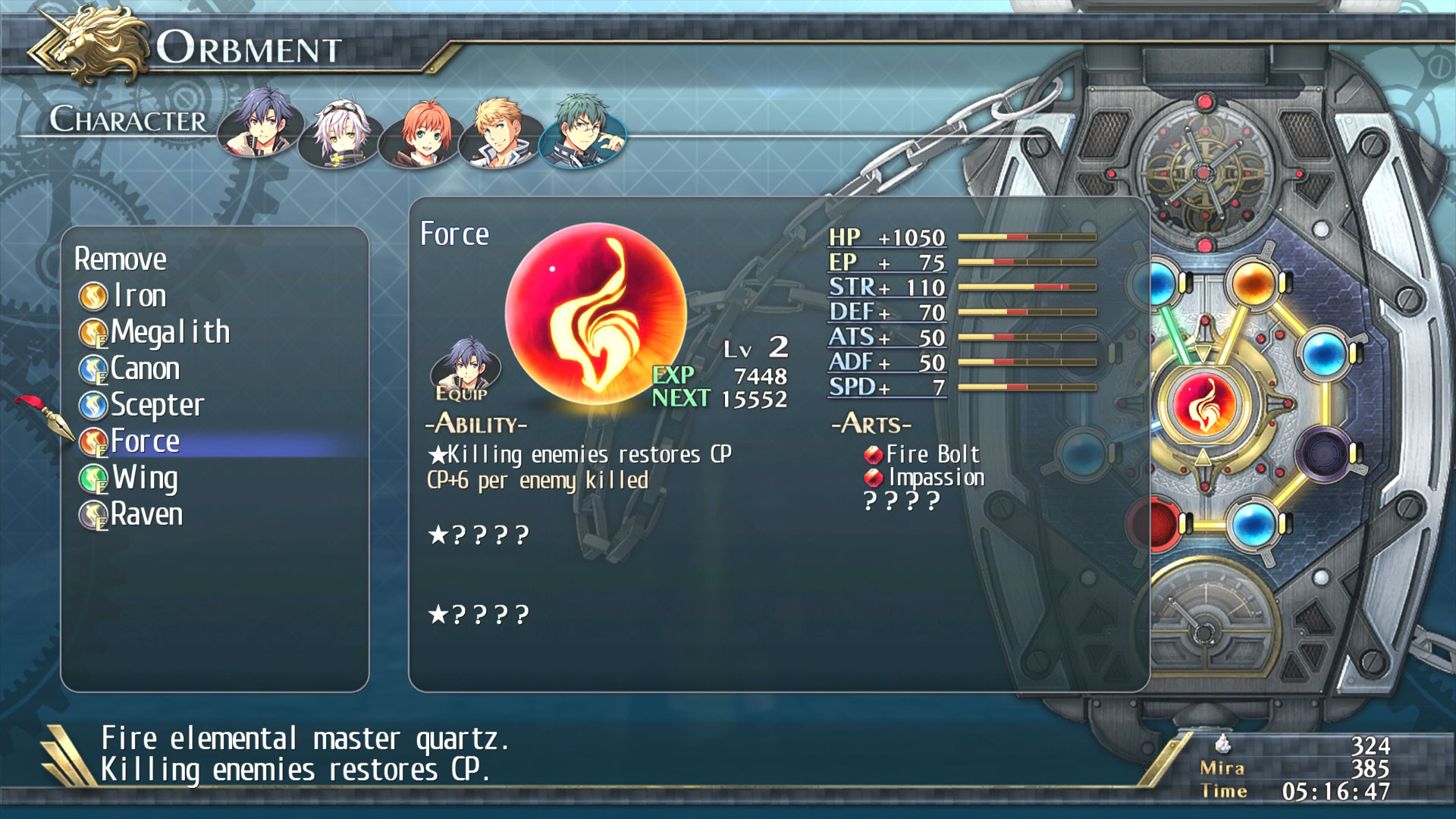
Task: Select the orange quartz slot on orbment
Action: tap(1253, 284)
